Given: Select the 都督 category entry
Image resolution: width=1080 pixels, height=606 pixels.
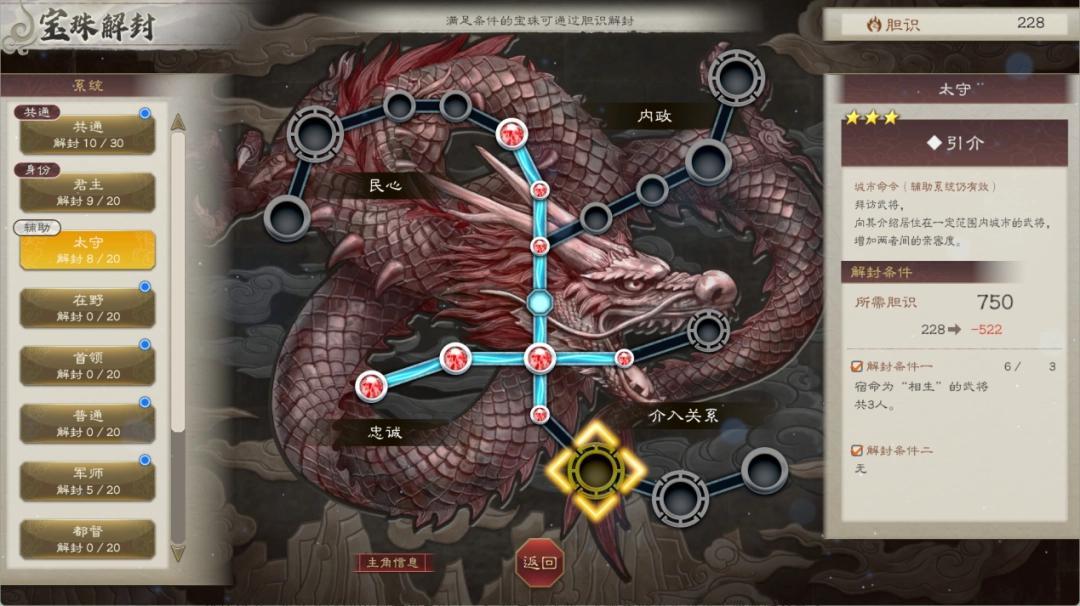Looking at the screenshot, I should [x=88, y=538].
